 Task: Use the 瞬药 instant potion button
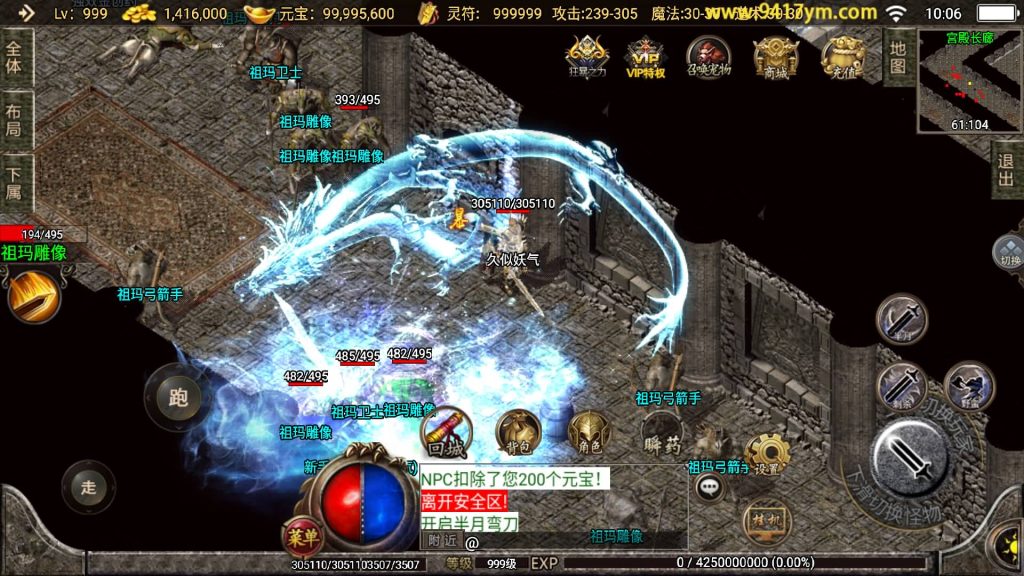(x=661, y=431)
